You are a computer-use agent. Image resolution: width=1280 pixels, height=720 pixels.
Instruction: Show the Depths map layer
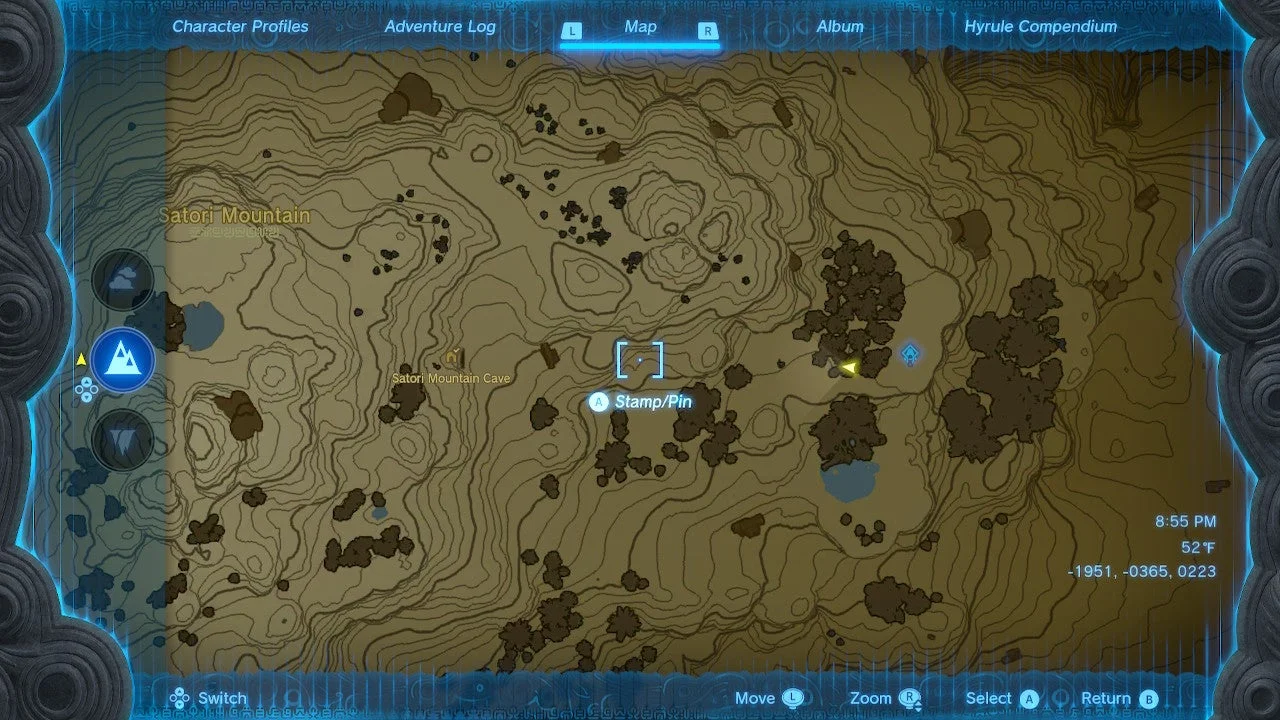[x=123, y=438]
